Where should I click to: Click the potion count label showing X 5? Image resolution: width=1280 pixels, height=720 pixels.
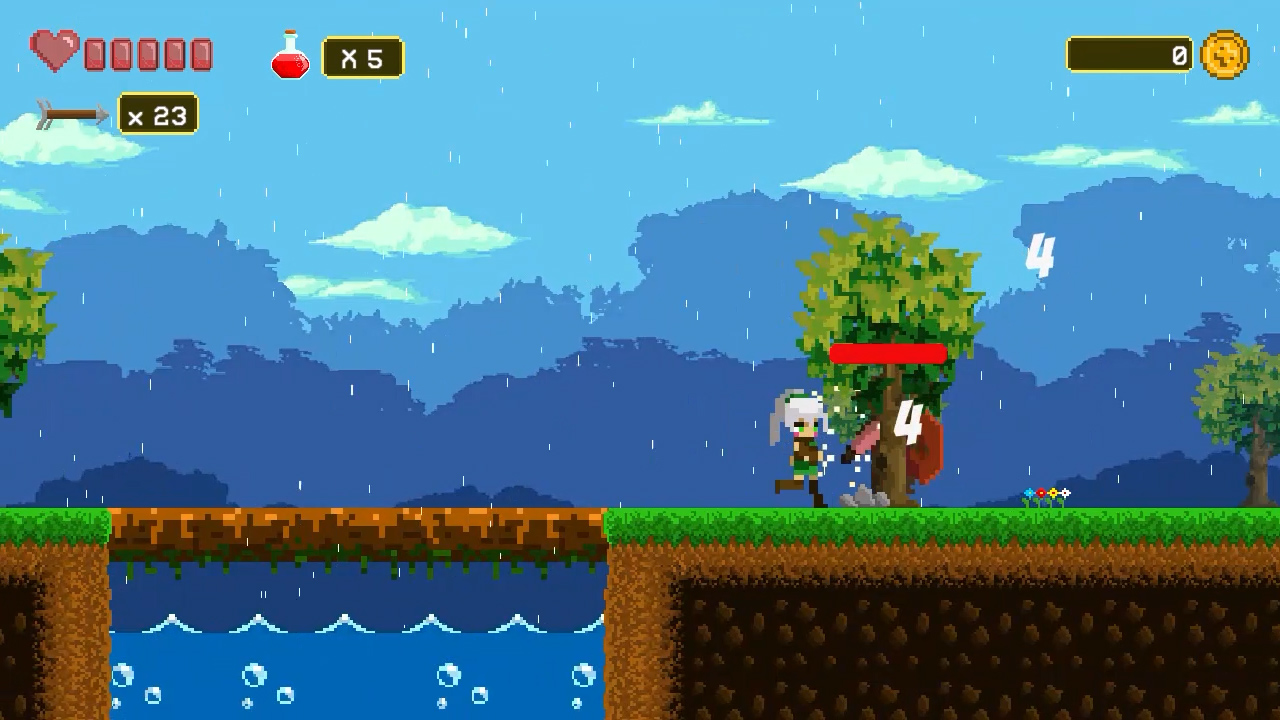pyautogui.click(x=362, y=57)
